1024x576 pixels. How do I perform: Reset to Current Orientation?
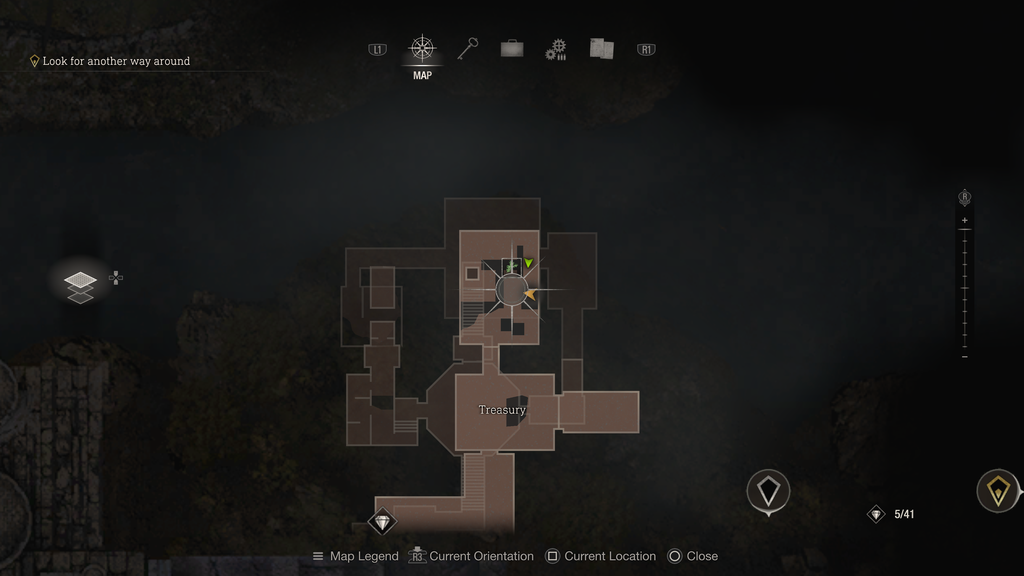click(471, 556)
